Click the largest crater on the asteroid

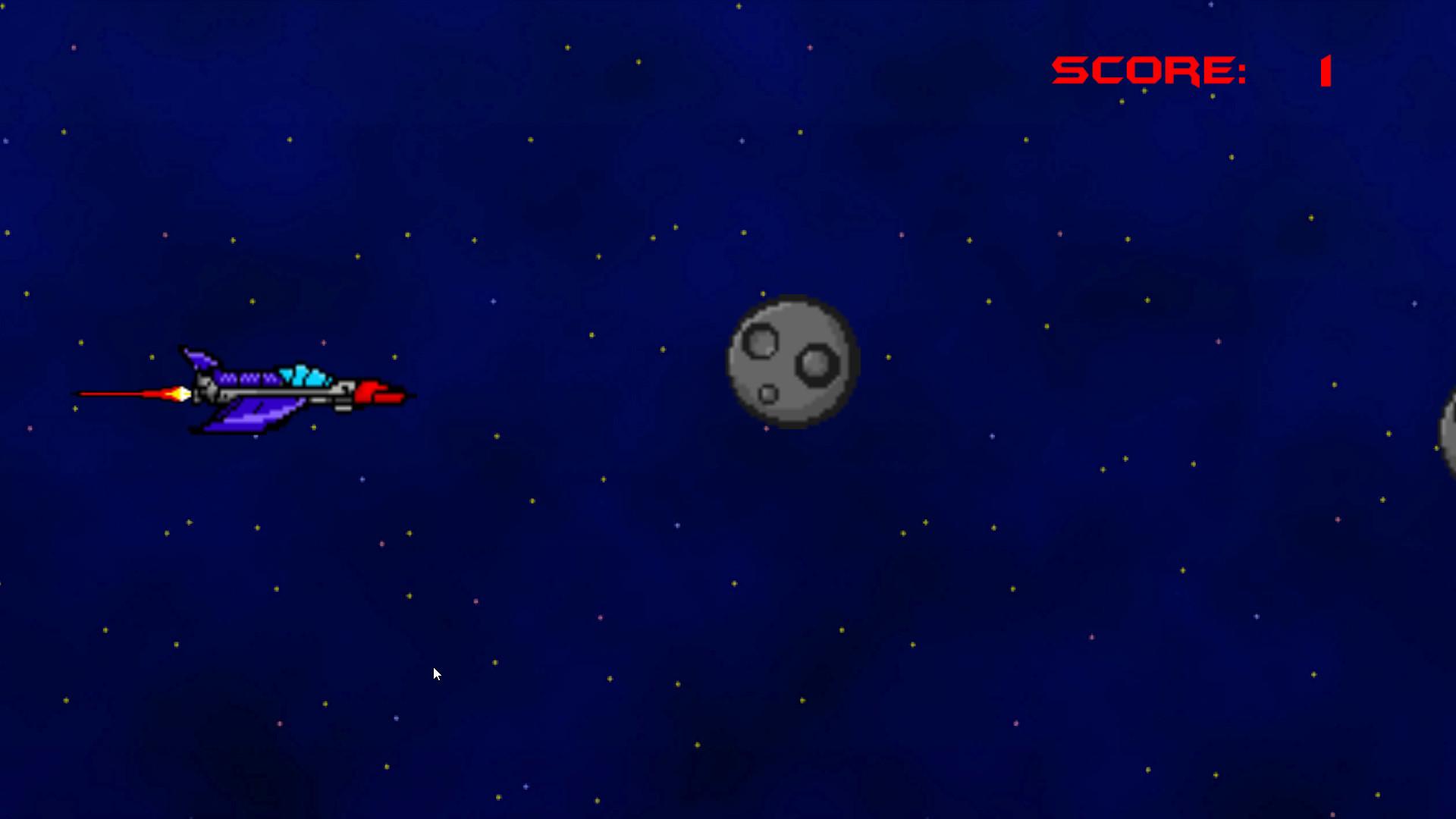click(x=817, y=366)
